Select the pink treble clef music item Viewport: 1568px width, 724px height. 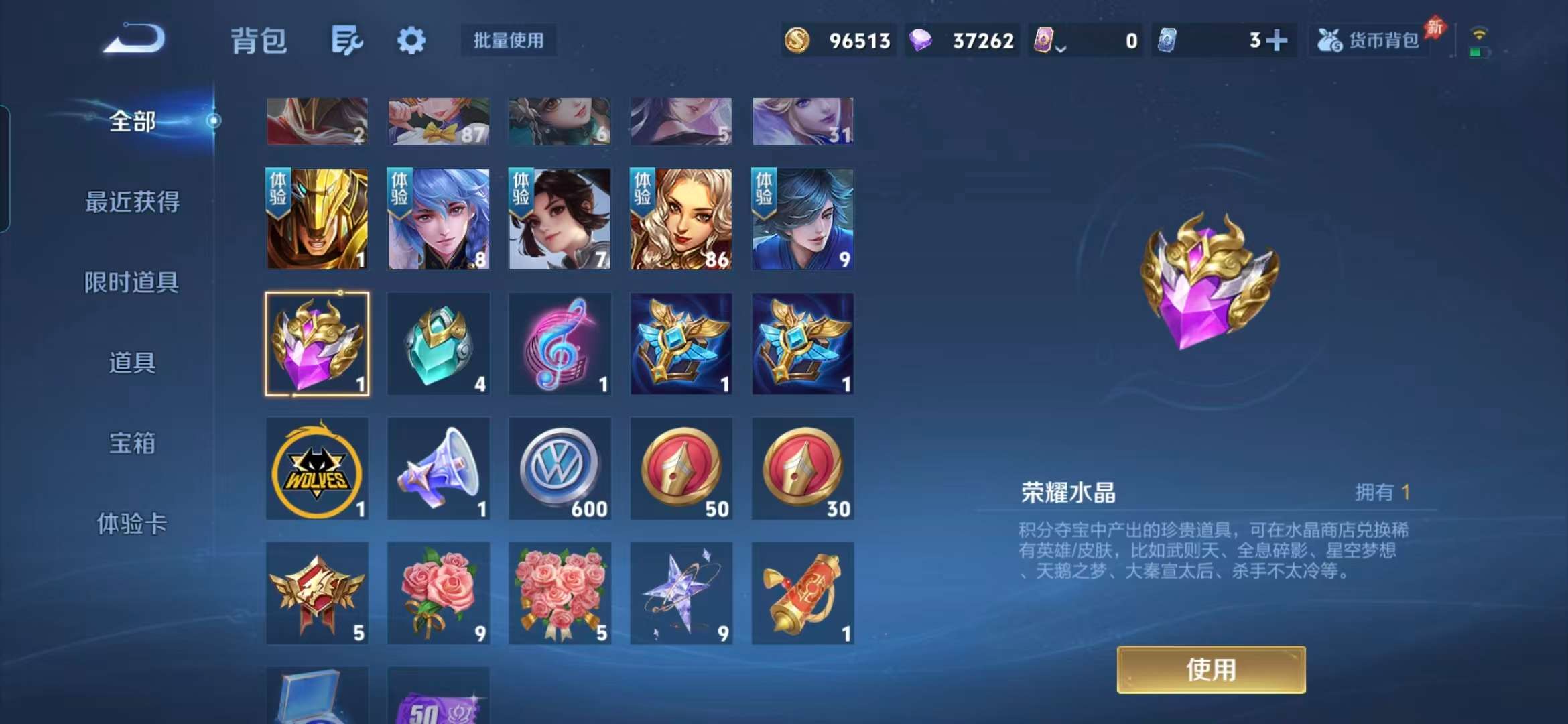[560, 344]
